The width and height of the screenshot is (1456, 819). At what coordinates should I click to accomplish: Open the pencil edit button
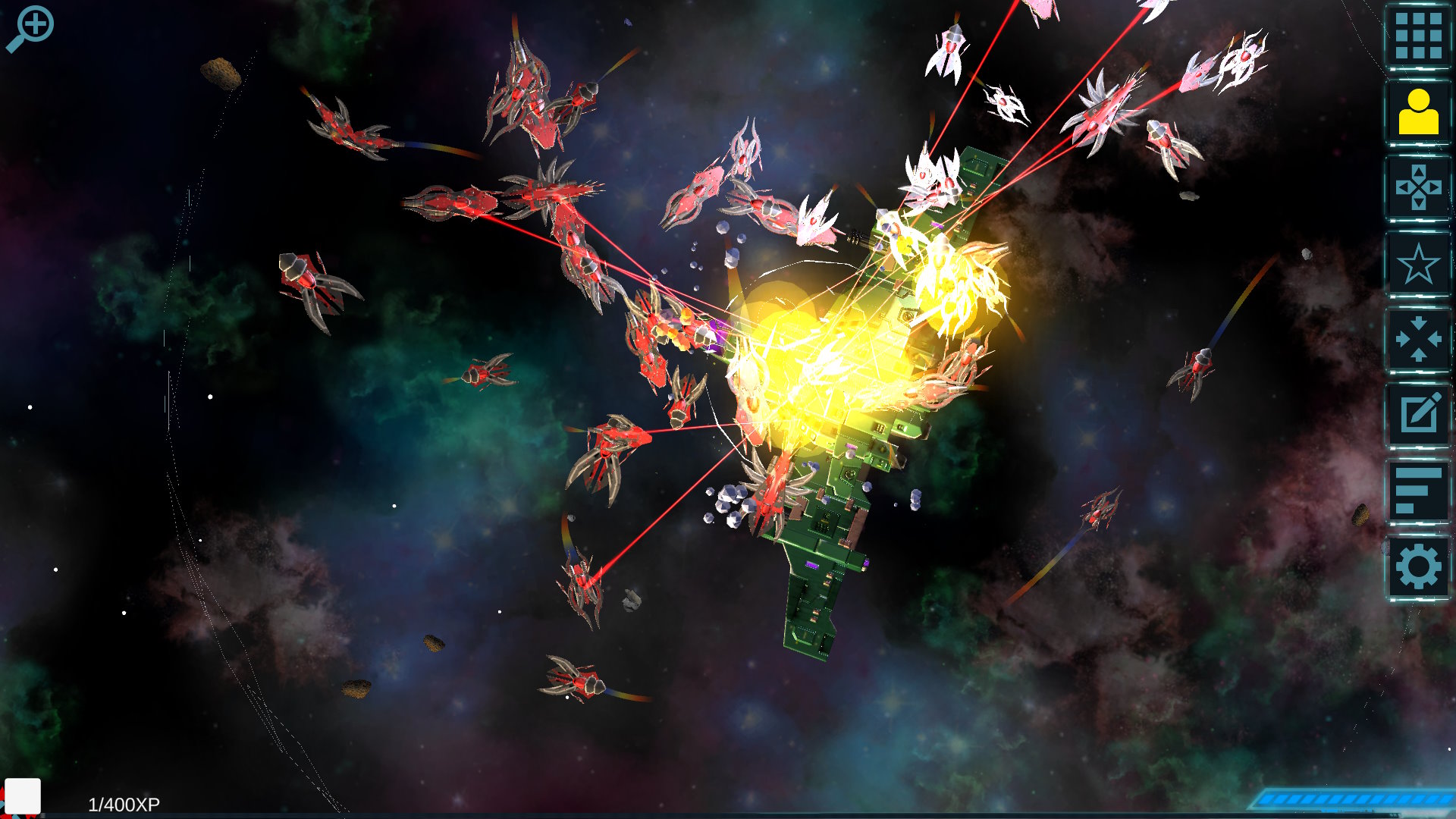click(x=1417, y=414)
